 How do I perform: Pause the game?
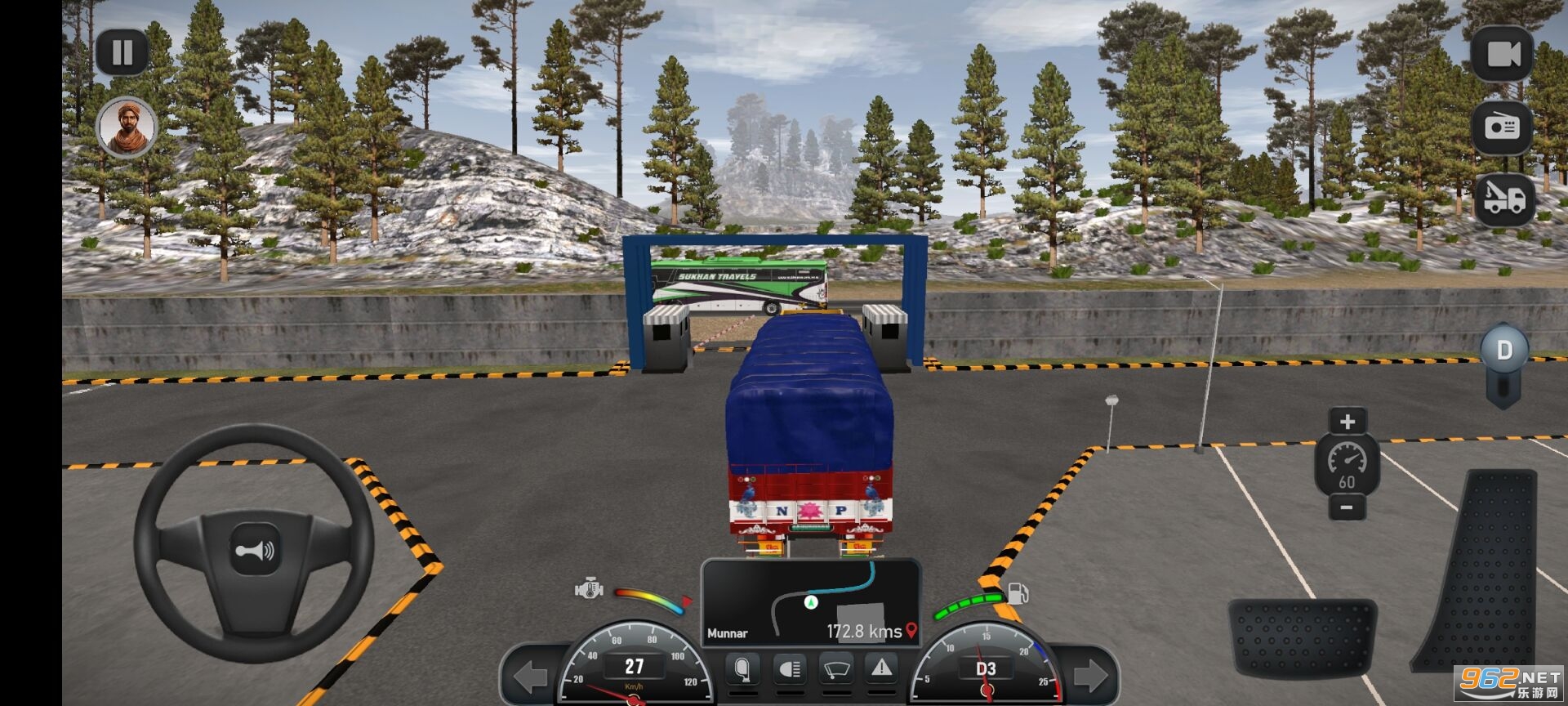point(122,53)
